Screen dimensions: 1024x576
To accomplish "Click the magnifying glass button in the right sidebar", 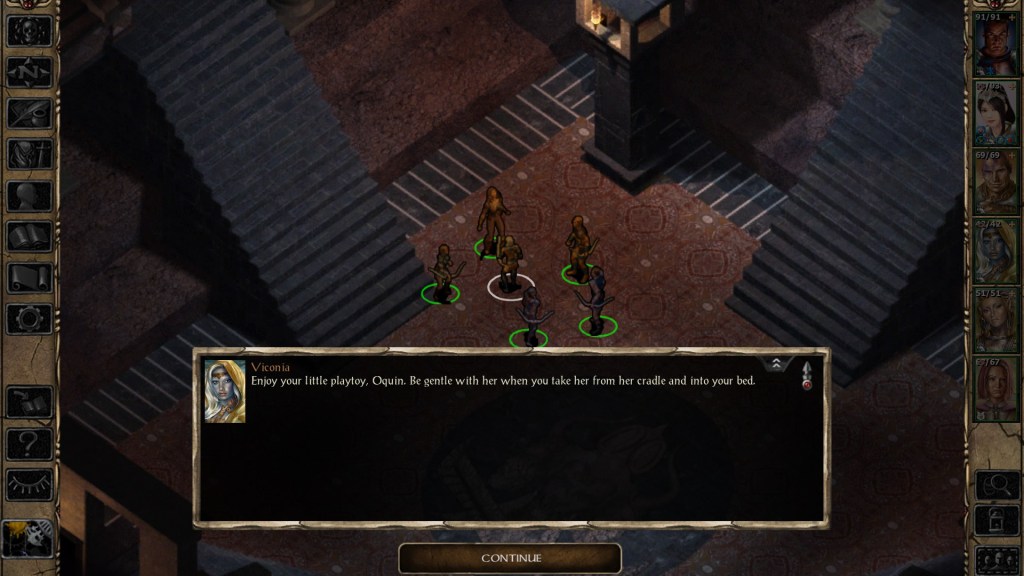I will tap(995, 486).
